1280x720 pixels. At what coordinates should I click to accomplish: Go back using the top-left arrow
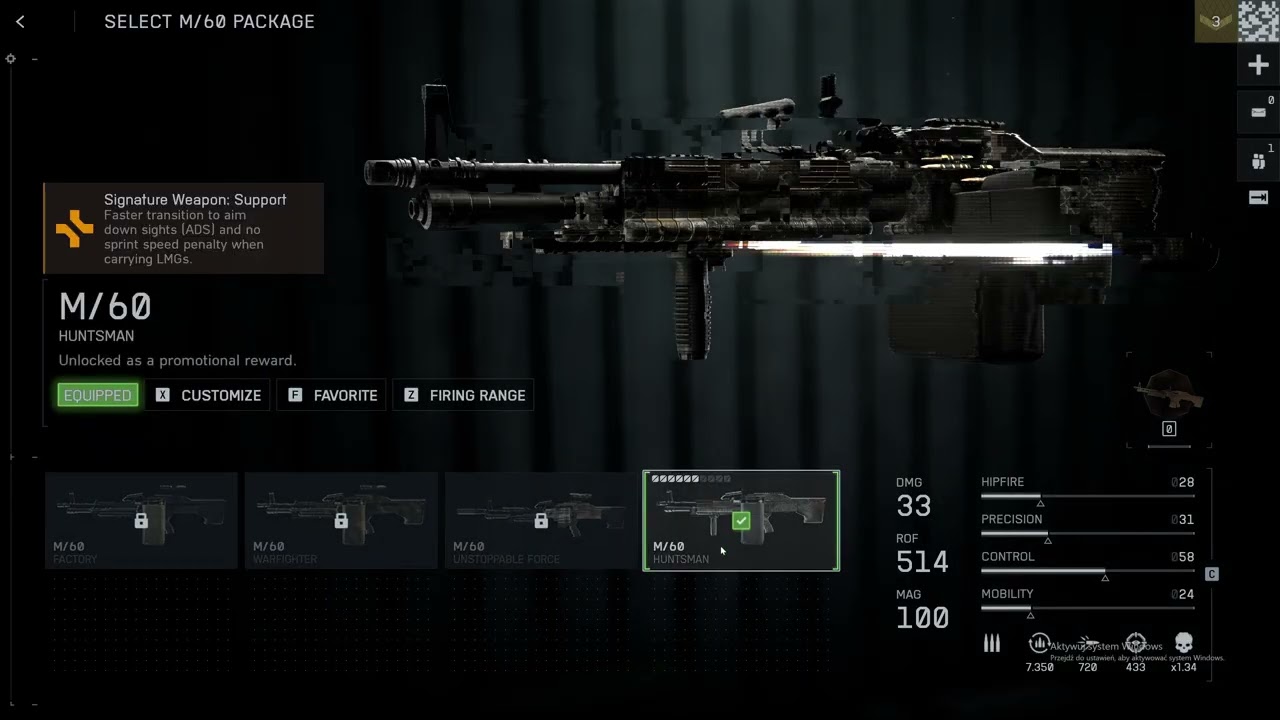(x=20, y=22)
